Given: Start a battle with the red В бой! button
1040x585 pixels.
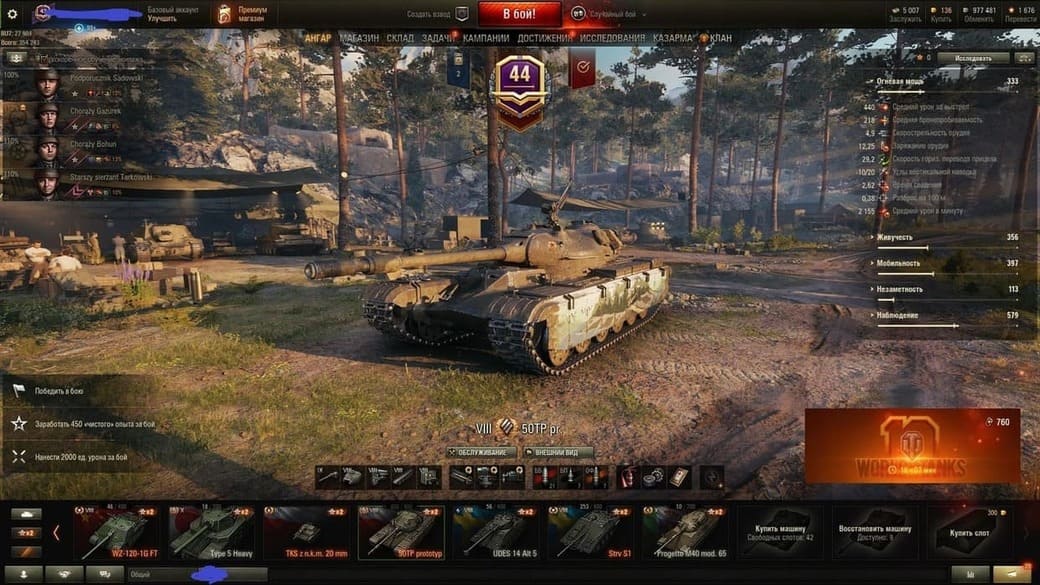Looking at the screenshot, I should tap(519, 14).
